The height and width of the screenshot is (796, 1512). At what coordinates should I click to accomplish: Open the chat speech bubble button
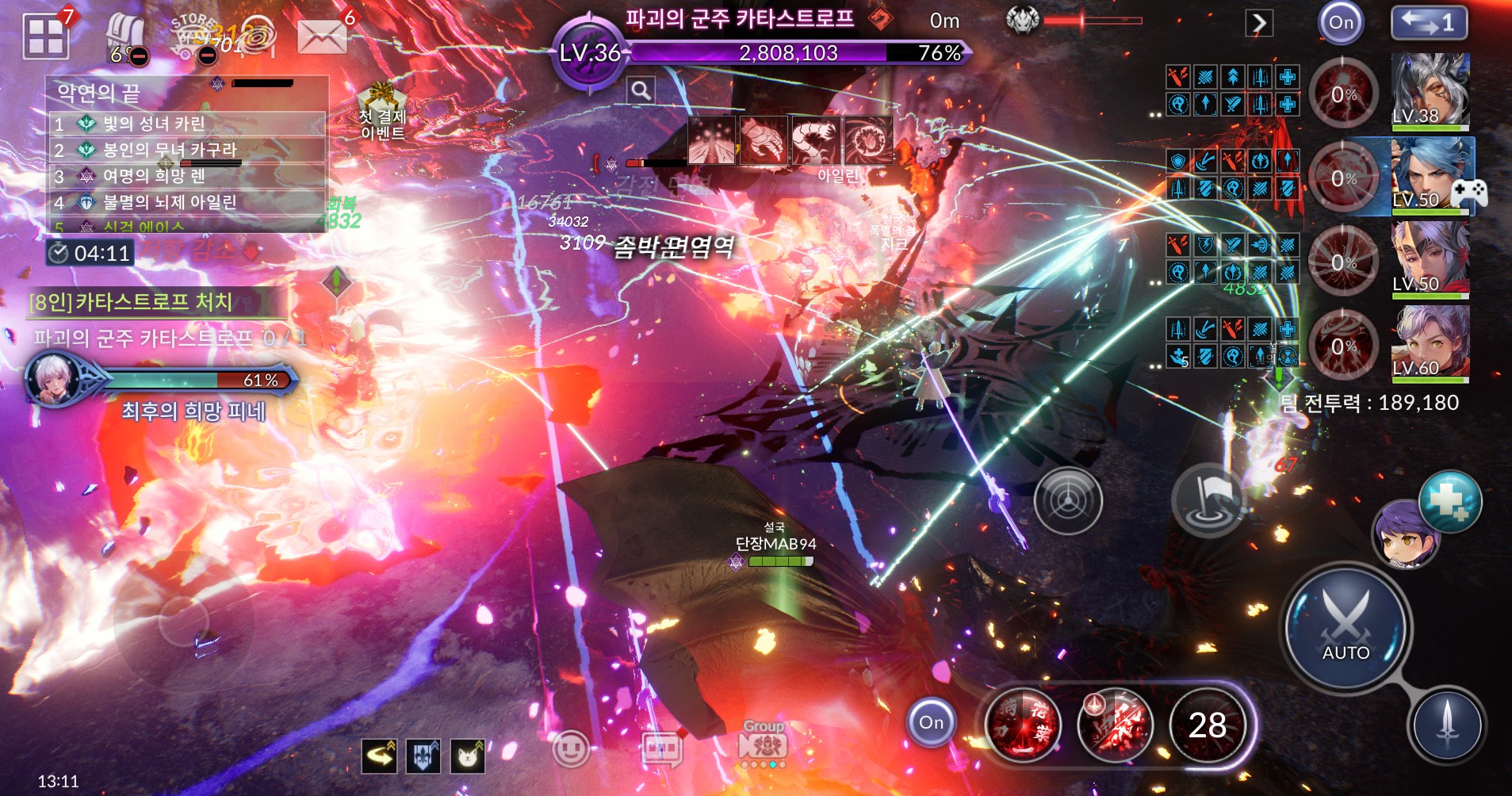point(663,748)
